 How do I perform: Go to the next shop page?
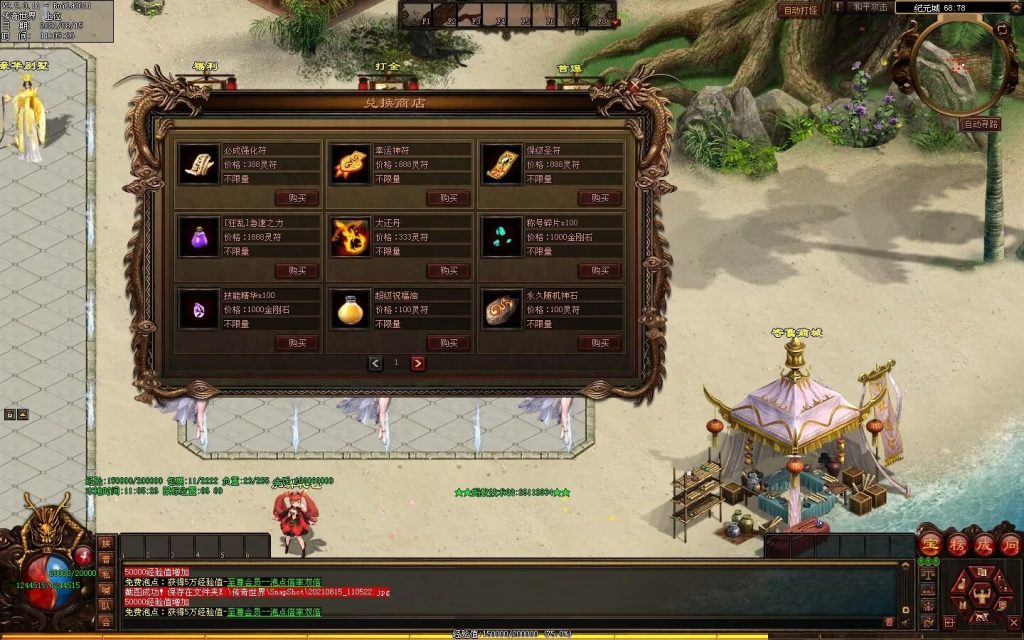point(418,363)
